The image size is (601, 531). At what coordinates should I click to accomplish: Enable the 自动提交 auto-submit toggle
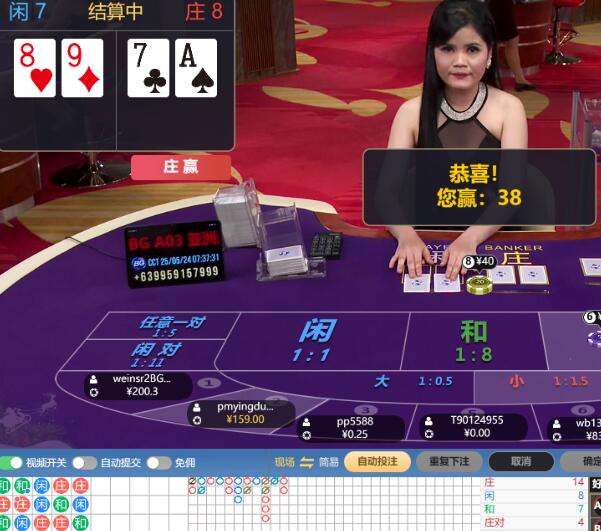point(85,463)
